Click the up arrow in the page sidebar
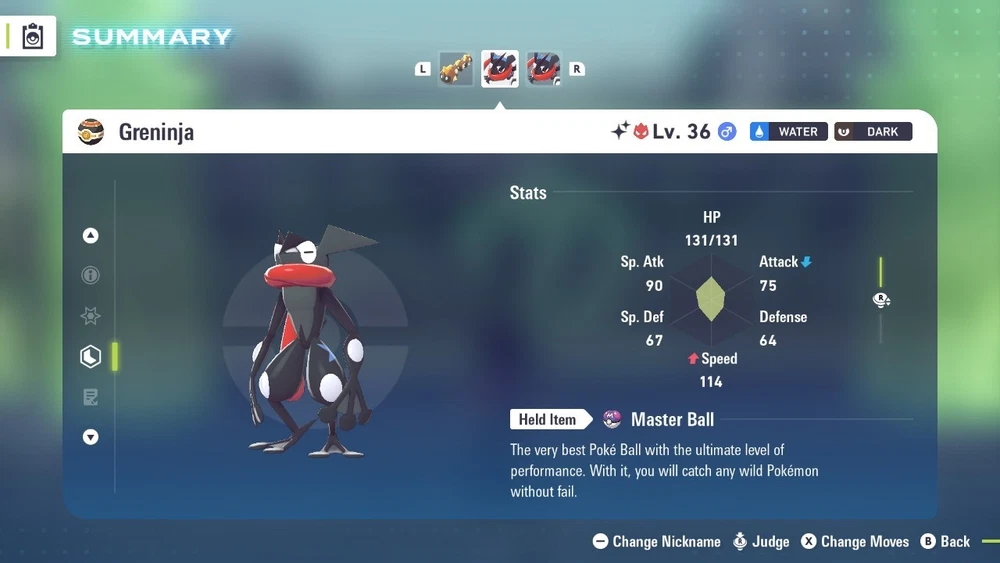The height and width of the screenshot is (563, 1000). (91, 236)
